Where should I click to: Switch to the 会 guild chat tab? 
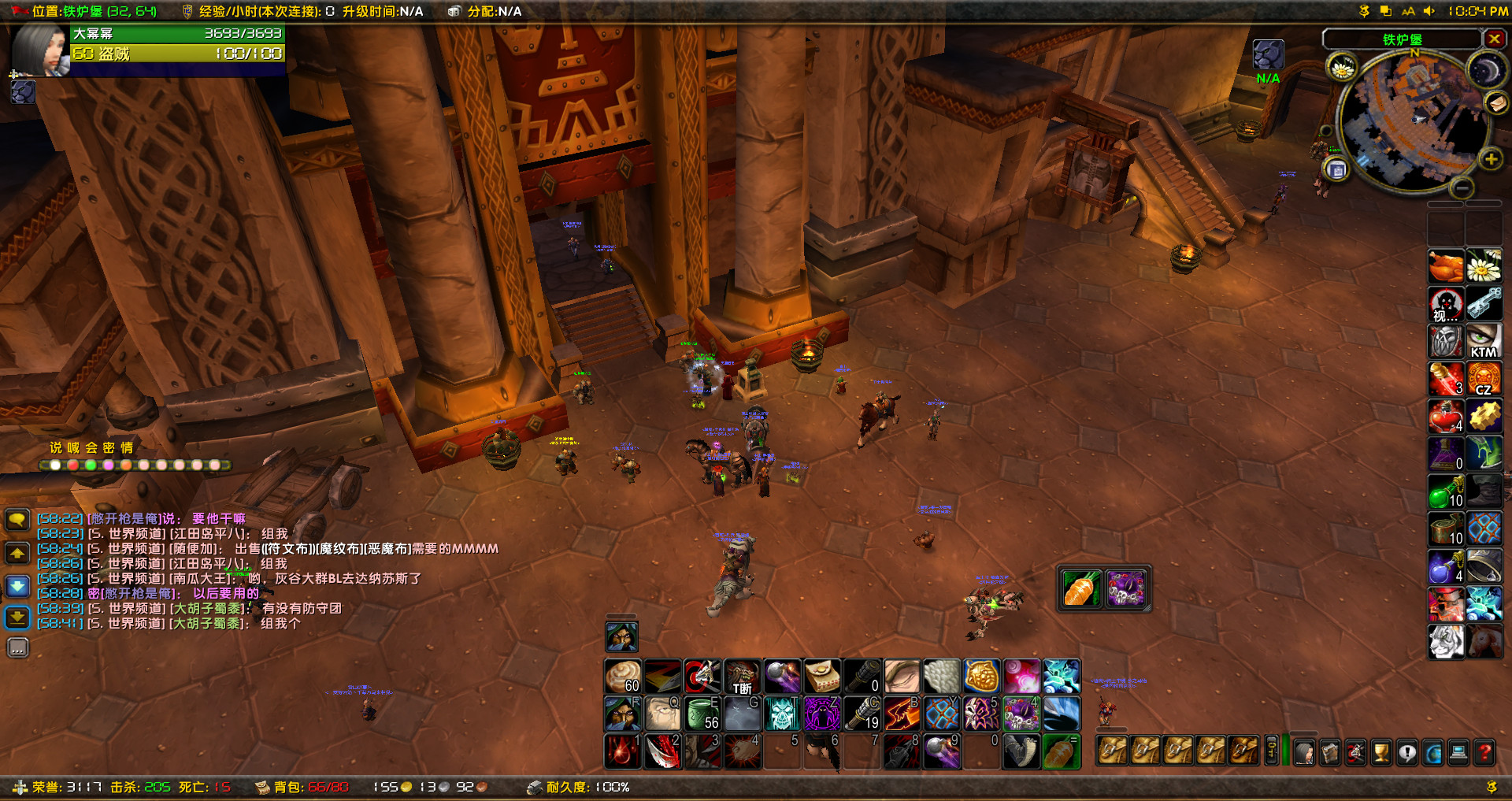(91, 448)
